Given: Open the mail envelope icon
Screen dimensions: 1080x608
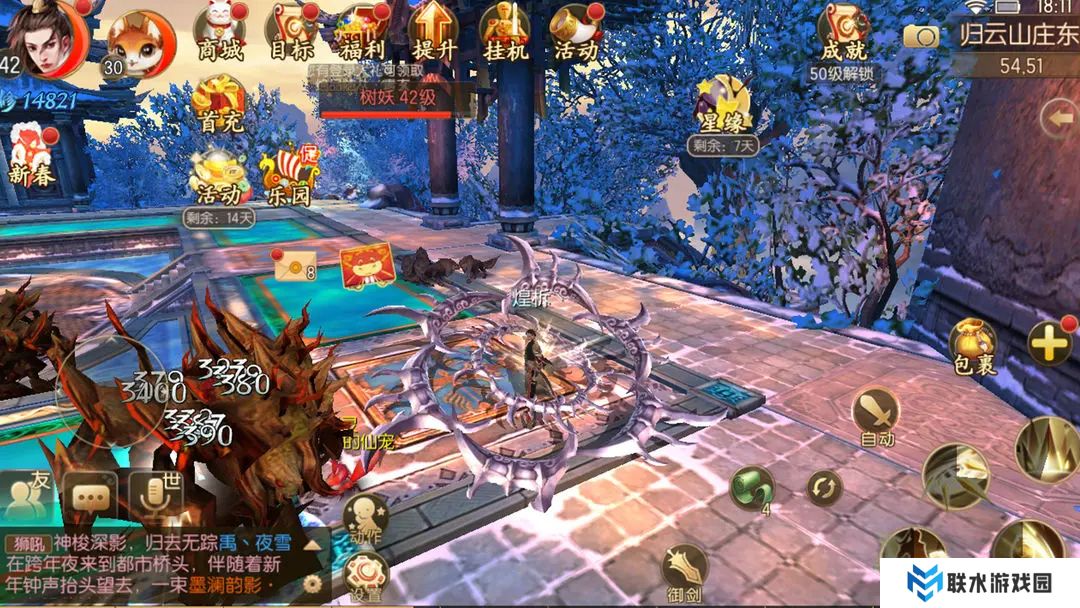Looking at the screenshot, I should [x=294, y=267].
